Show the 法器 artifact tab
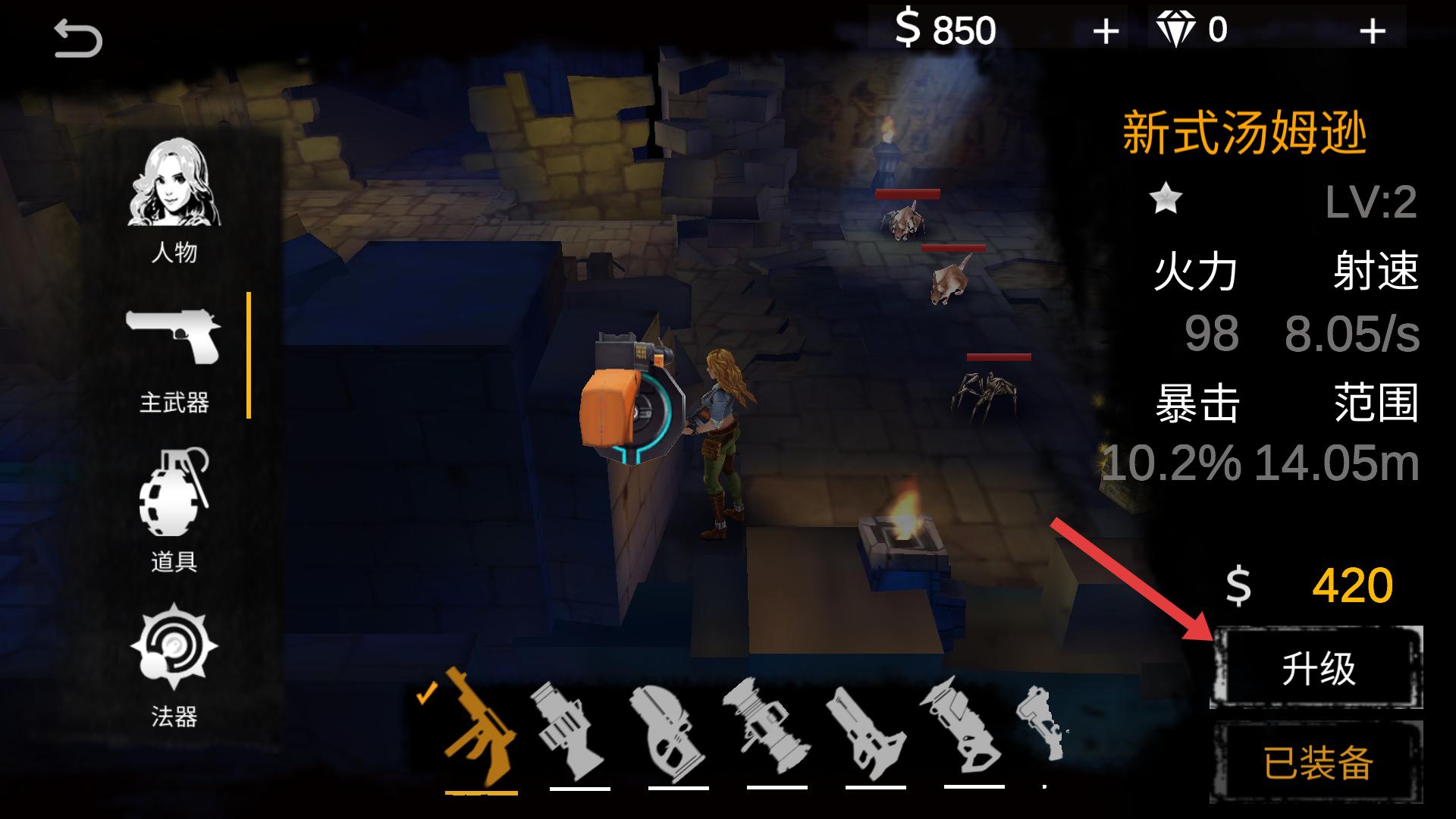Image resolution: width=1456 pixels, height=819 pixels. [x=174, y=664]
